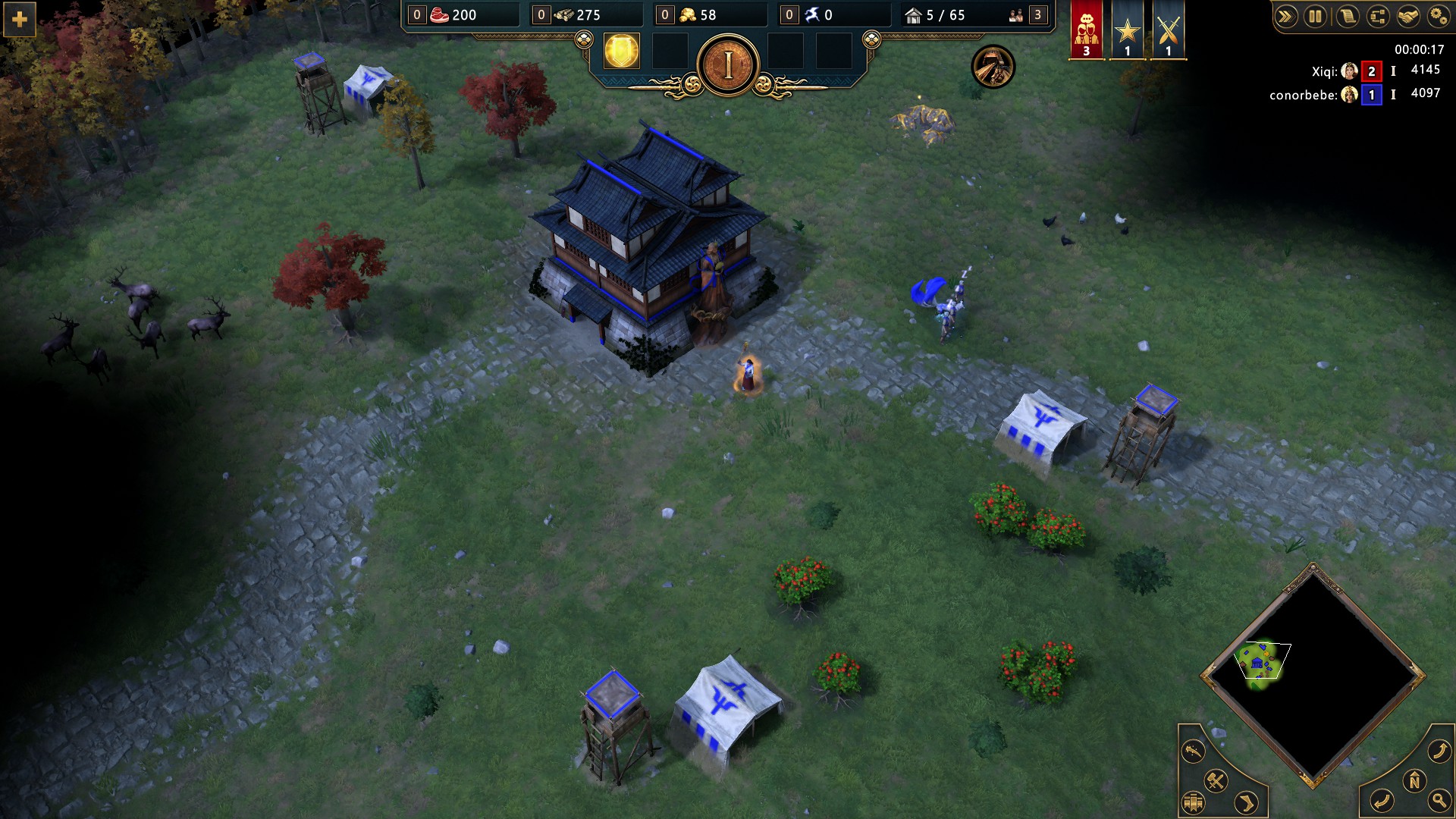The height and width of the screenshot is (819, 1456).
Task: Click the banners button beside the minimap
Action: tap(1193, 802)
